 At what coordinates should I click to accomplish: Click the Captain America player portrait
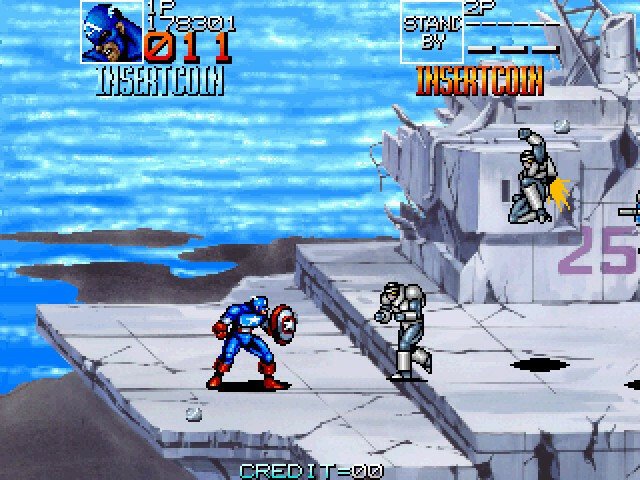(112, 33)
